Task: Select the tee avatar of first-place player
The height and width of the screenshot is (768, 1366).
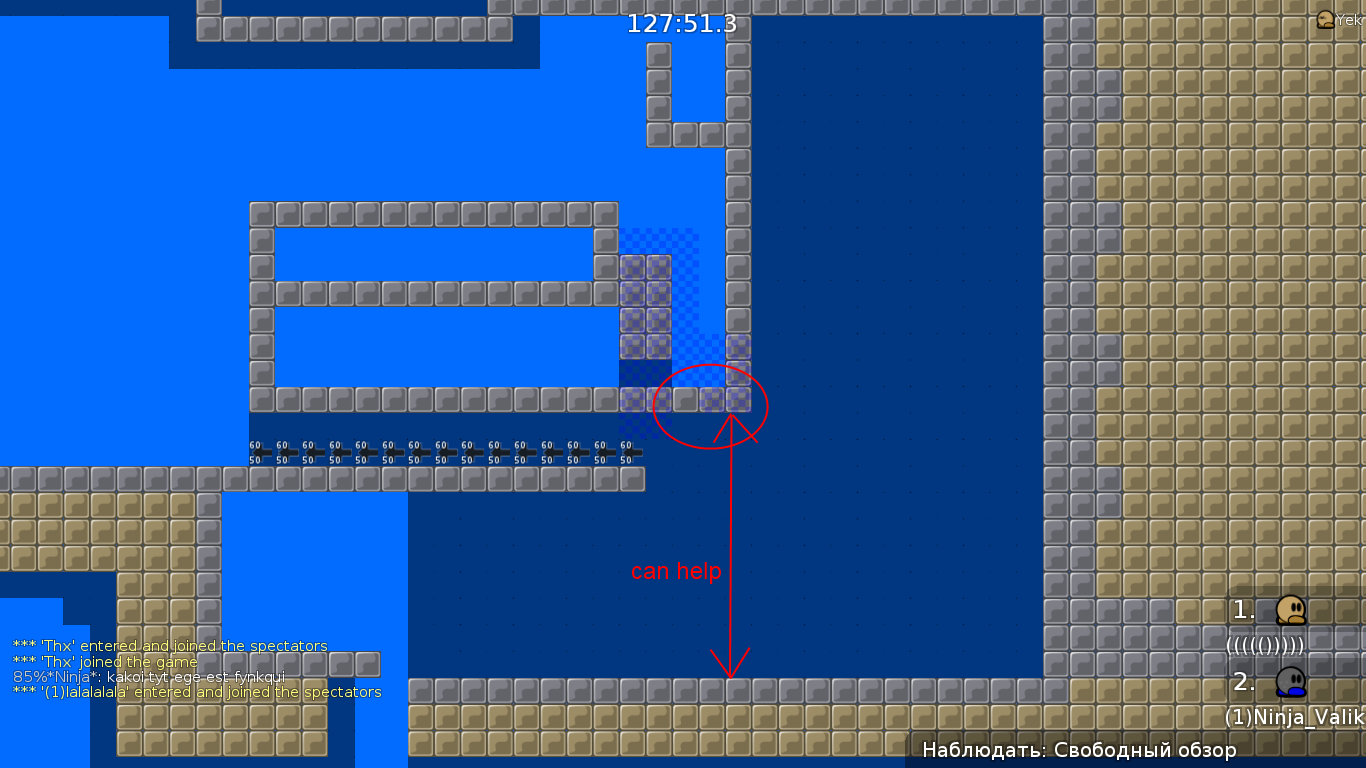Action: point(1292,610)
